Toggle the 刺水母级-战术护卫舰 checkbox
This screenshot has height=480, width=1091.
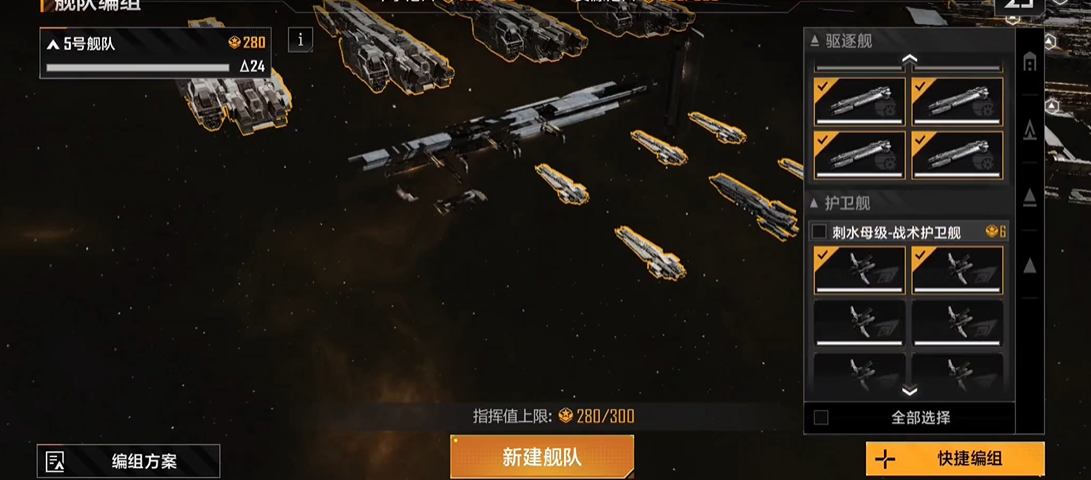pyautogui.click(x=819, y=232)
